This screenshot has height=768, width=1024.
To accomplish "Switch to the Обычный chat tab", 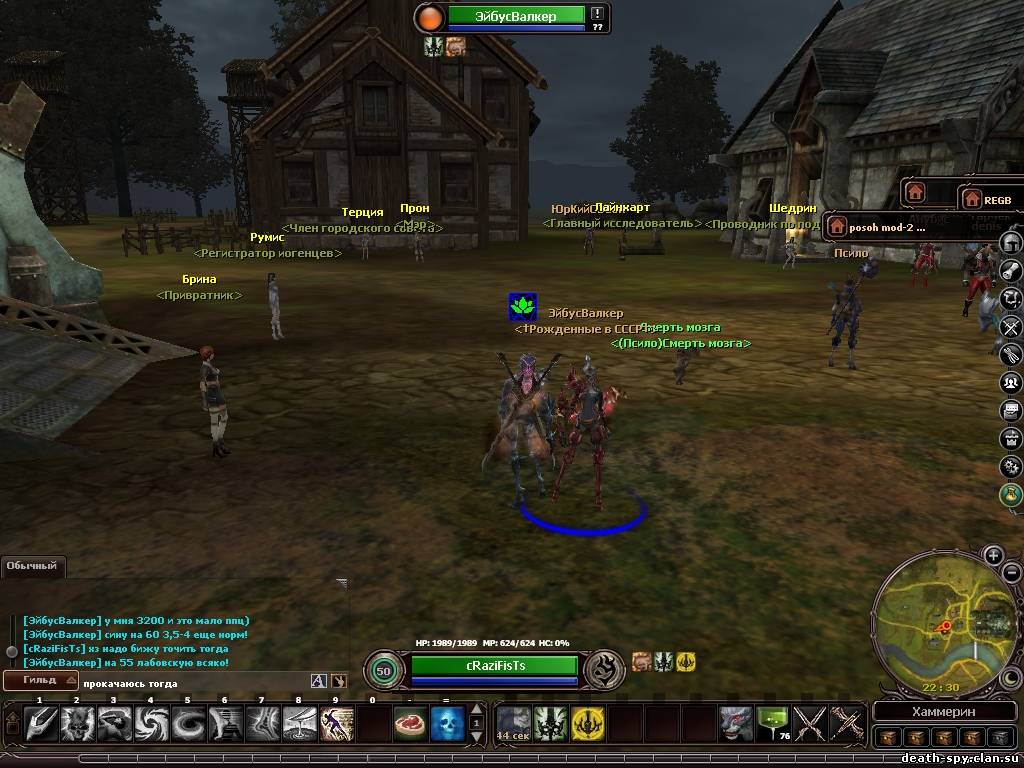I will click(32, 566).
